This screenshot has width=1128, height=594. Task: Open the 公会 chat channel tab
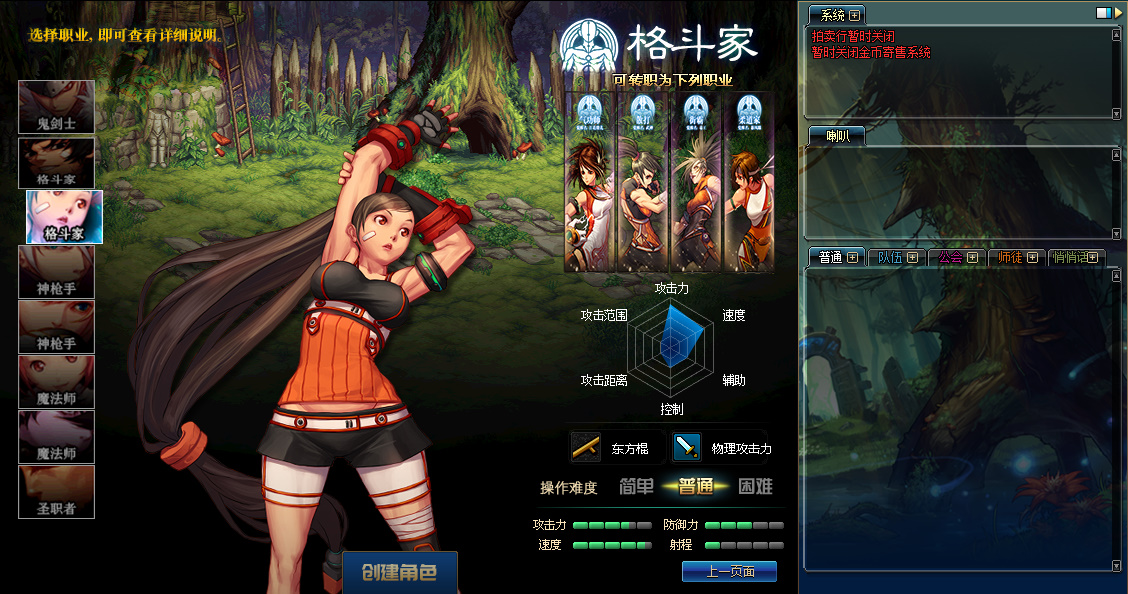coord(956,257)
